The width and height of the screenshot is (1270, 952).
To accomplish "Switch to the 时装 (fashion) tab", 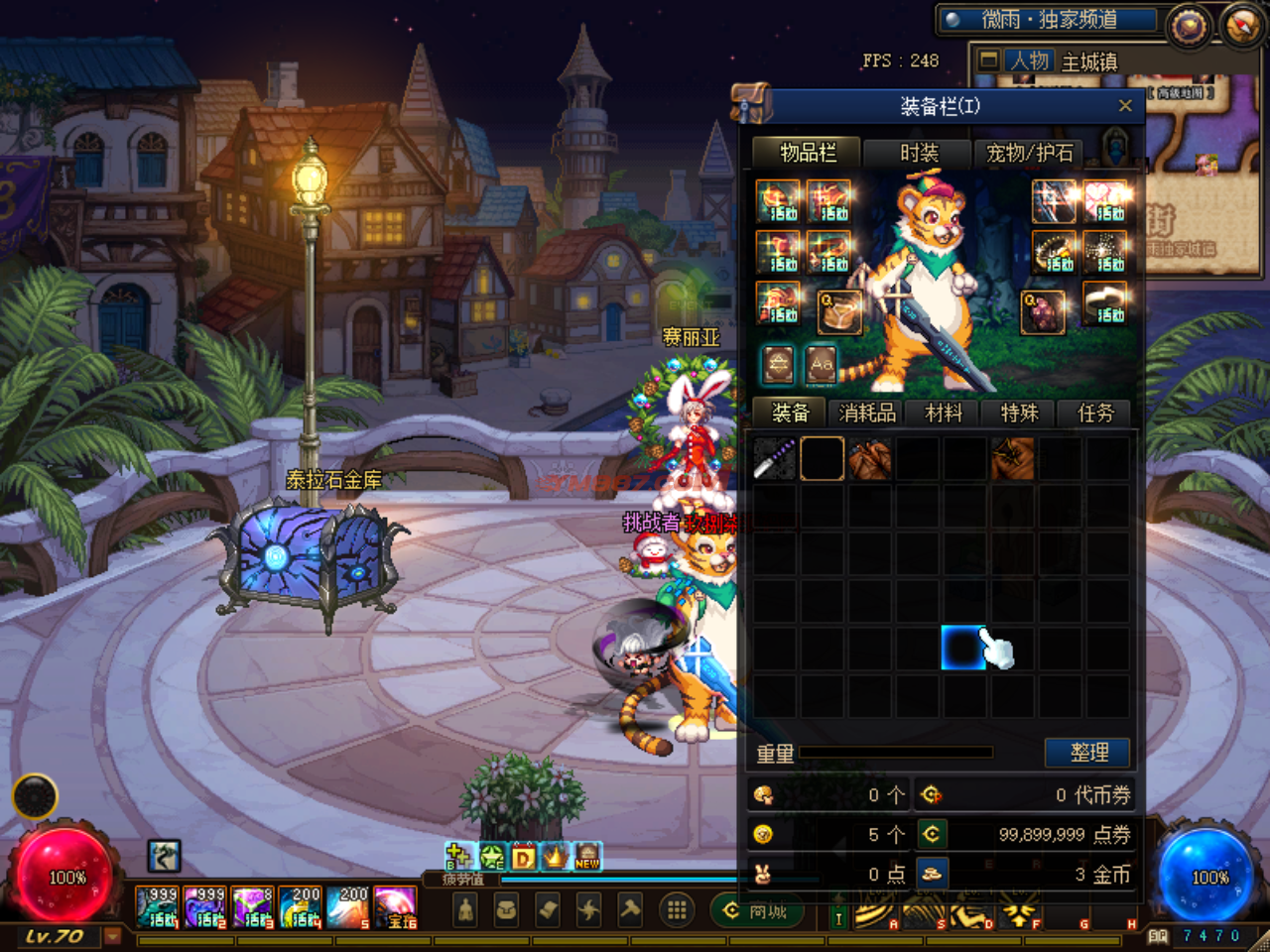I will [x=919, y=153].
